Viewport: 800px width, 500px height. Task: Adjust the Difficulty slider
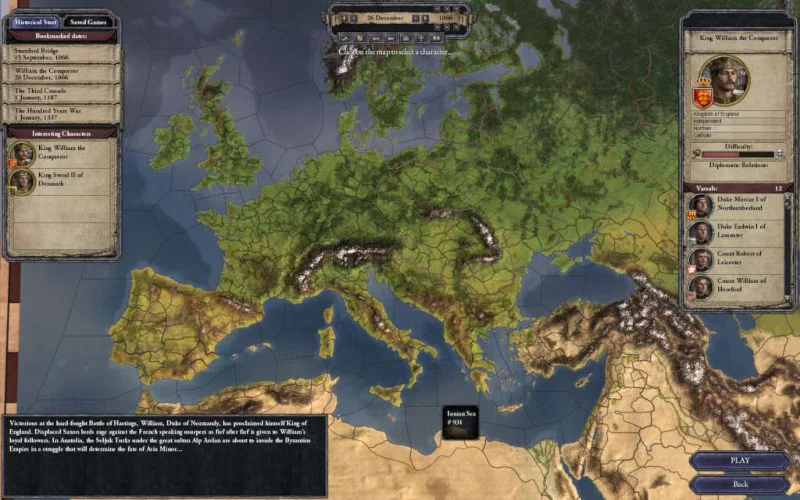pos(737,155)
